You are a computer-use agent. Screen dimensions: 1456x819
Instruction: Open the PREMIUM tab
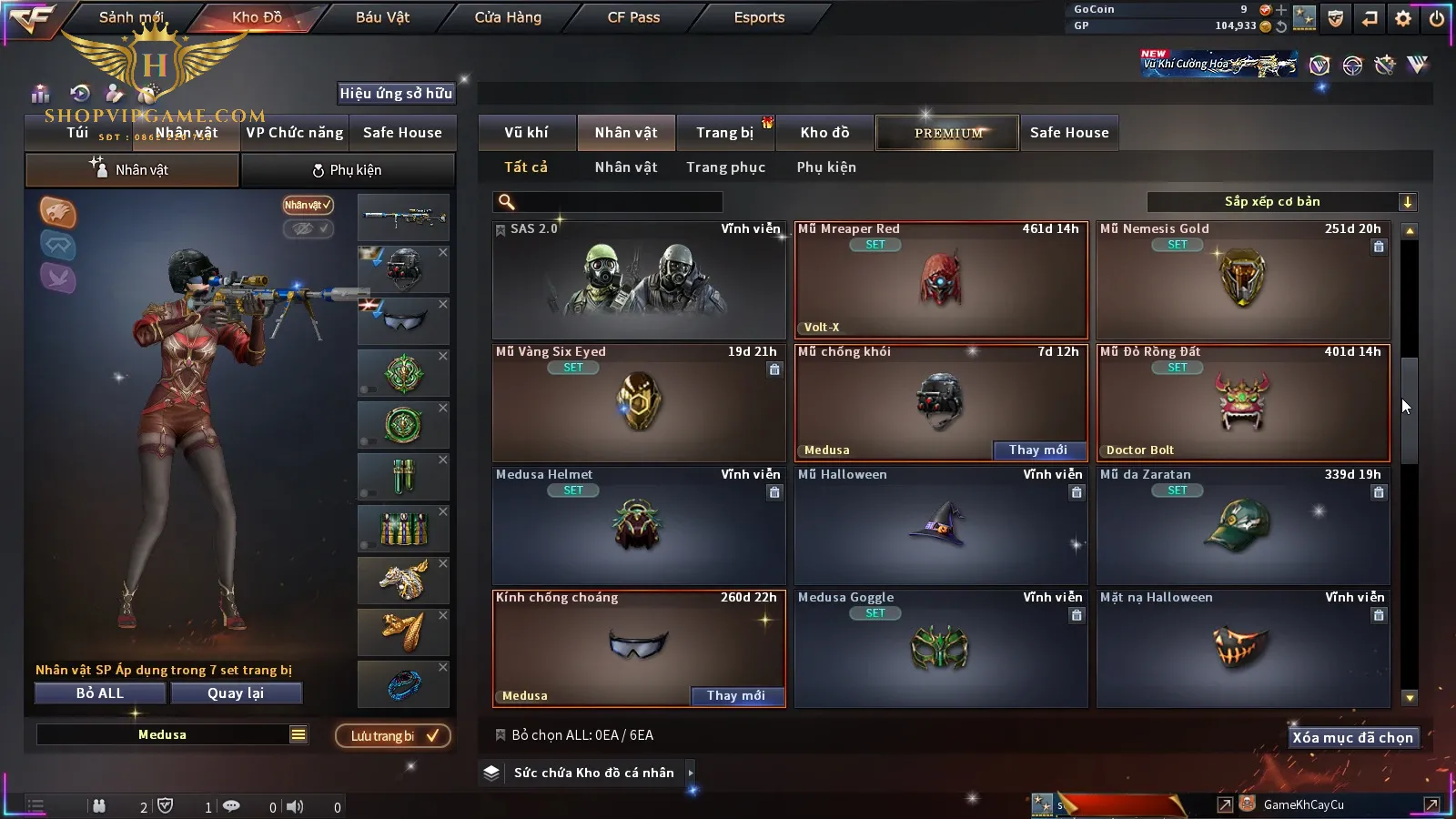click(x=947, y=133)
